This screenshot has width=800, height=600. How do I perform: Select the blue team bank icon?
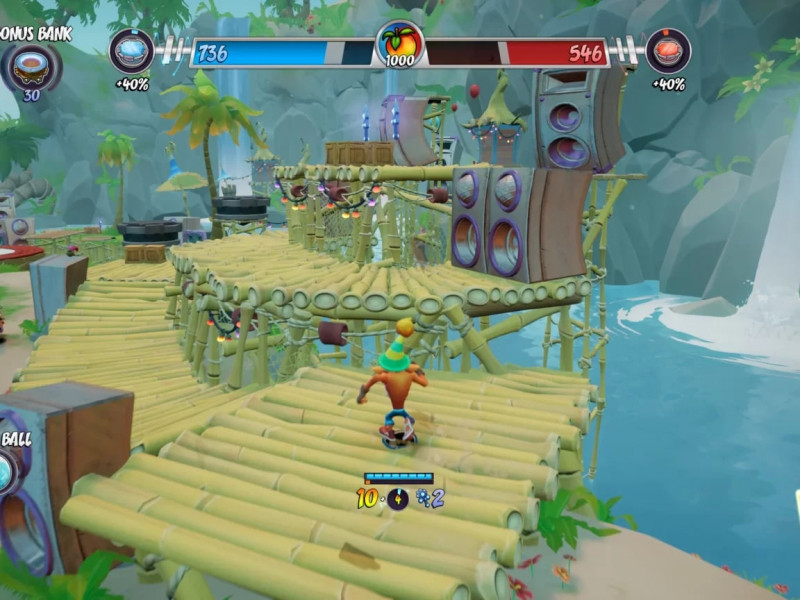(131, 50)
